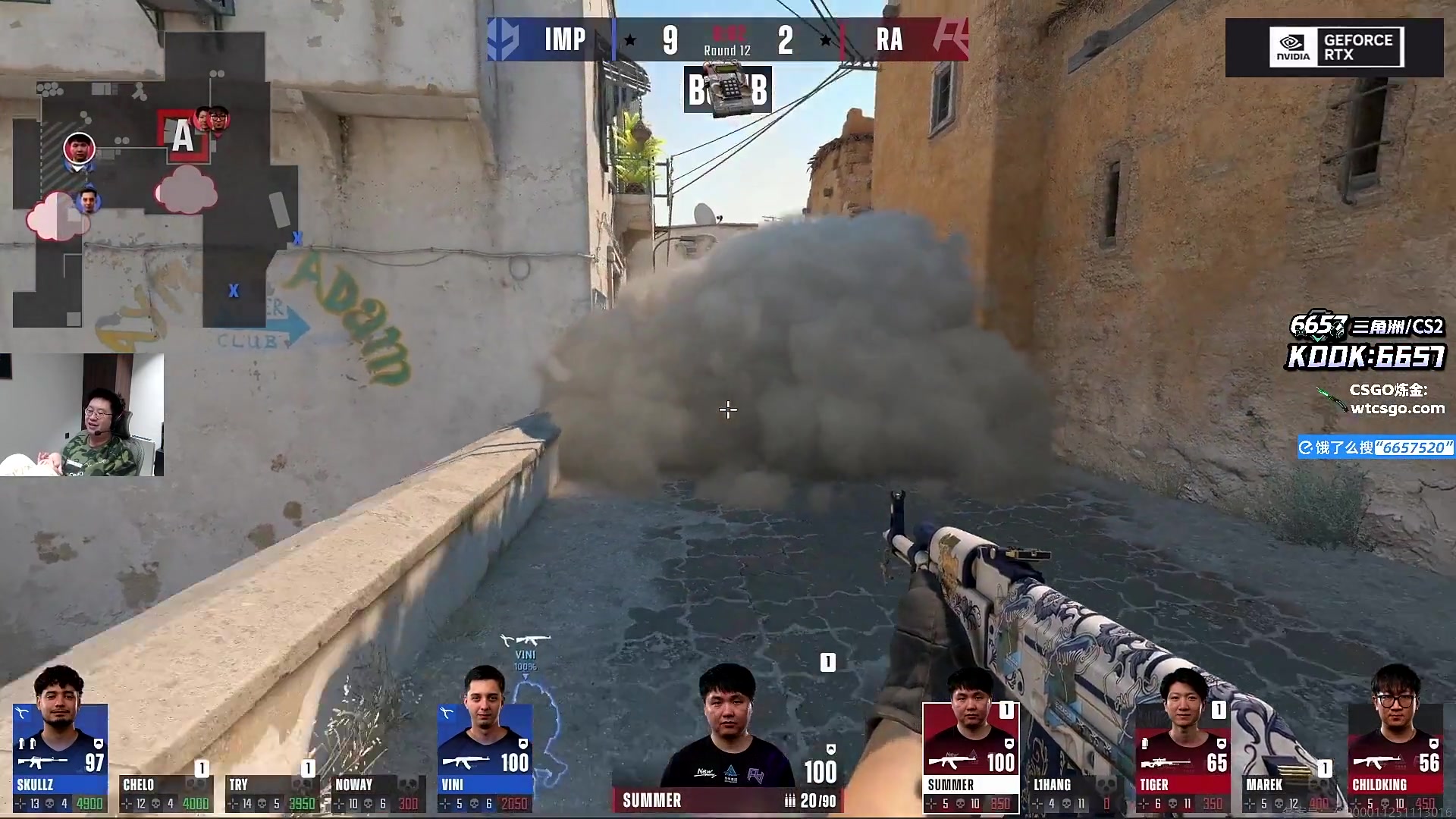Choose the LIHANG player card

click(1076, 792)
